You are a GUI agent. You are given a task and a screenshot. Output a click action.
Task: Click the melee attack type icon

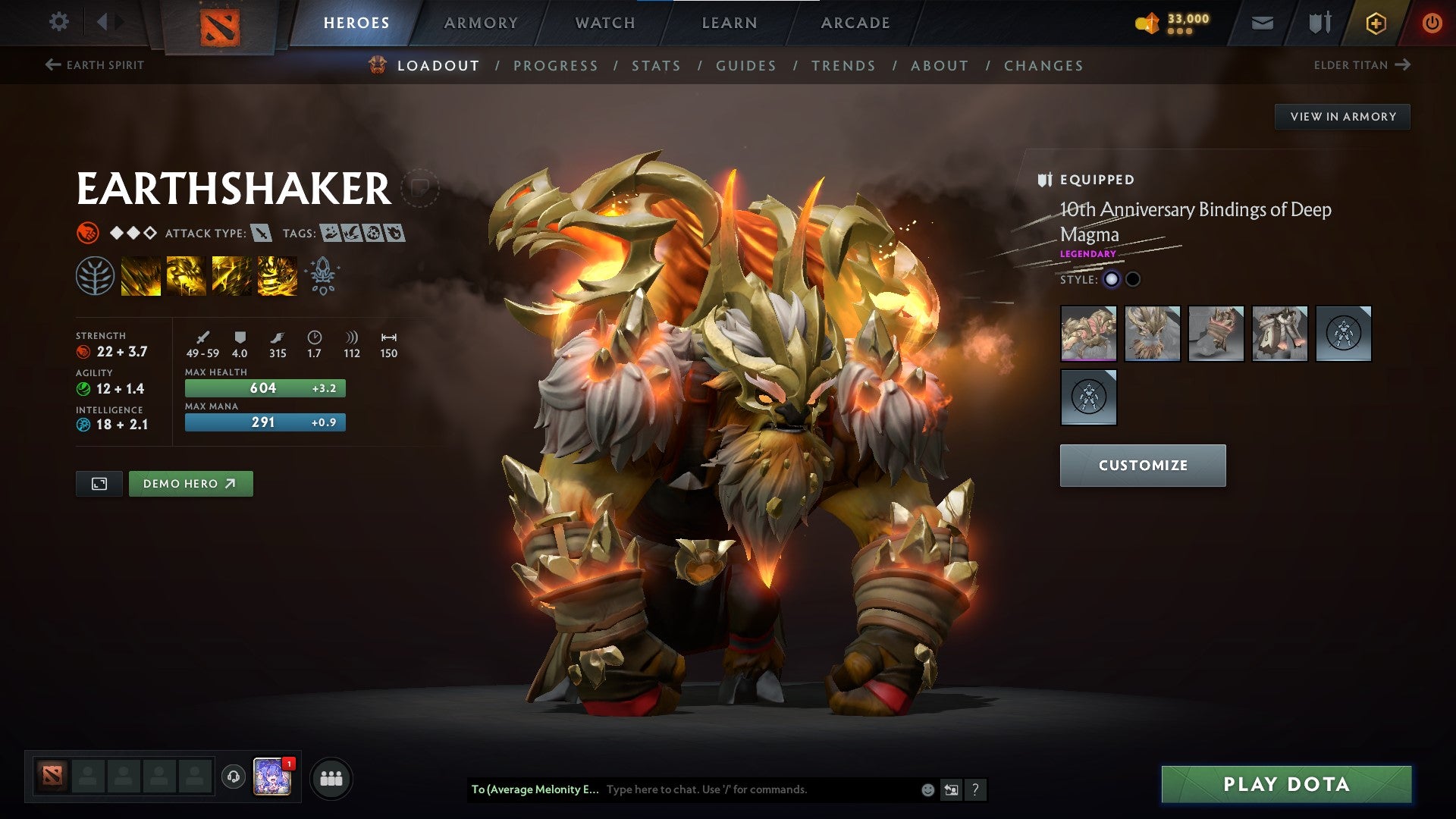pos(262,234)
